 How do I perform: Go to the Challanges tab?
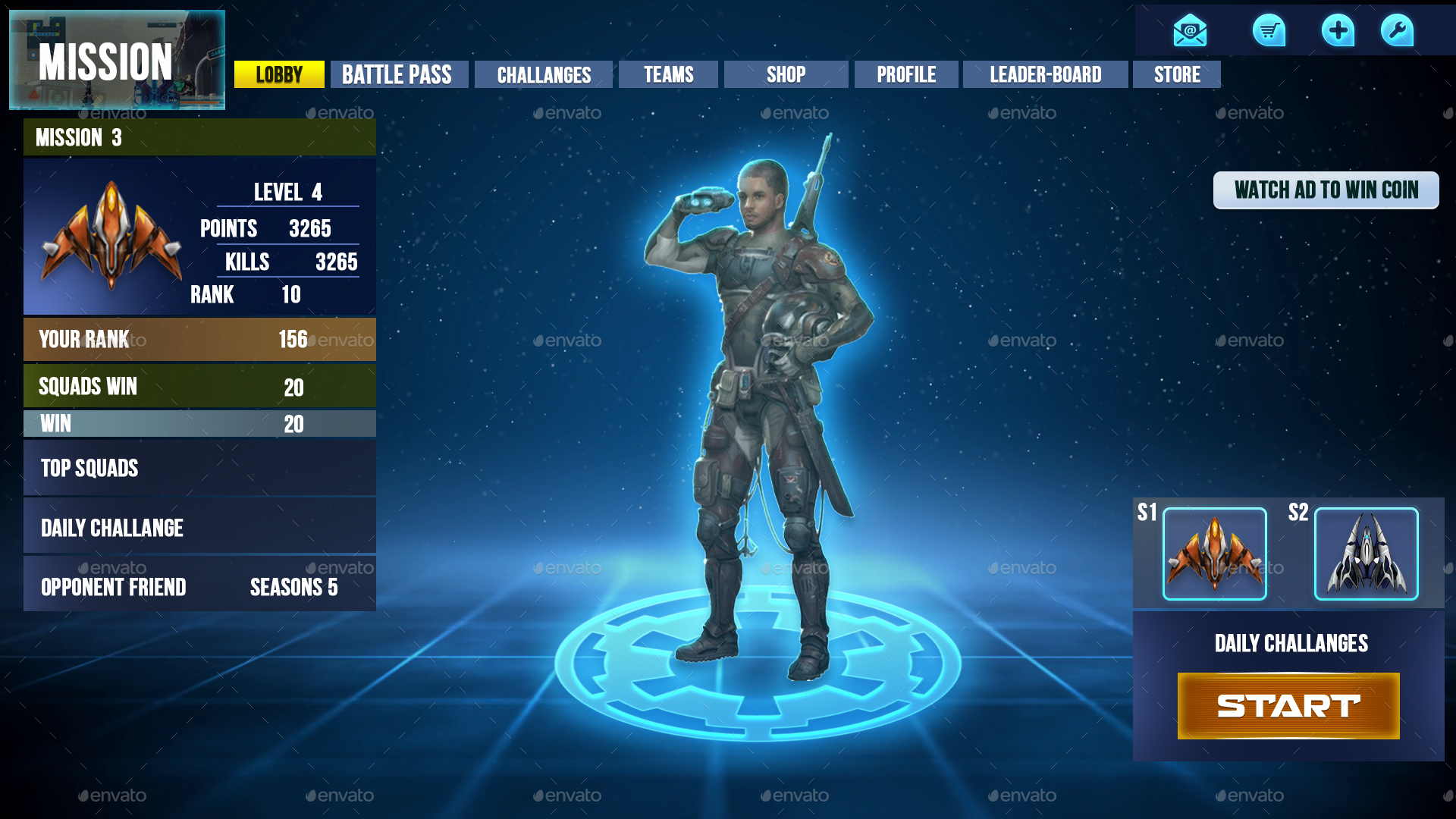(x=543, y=74)
